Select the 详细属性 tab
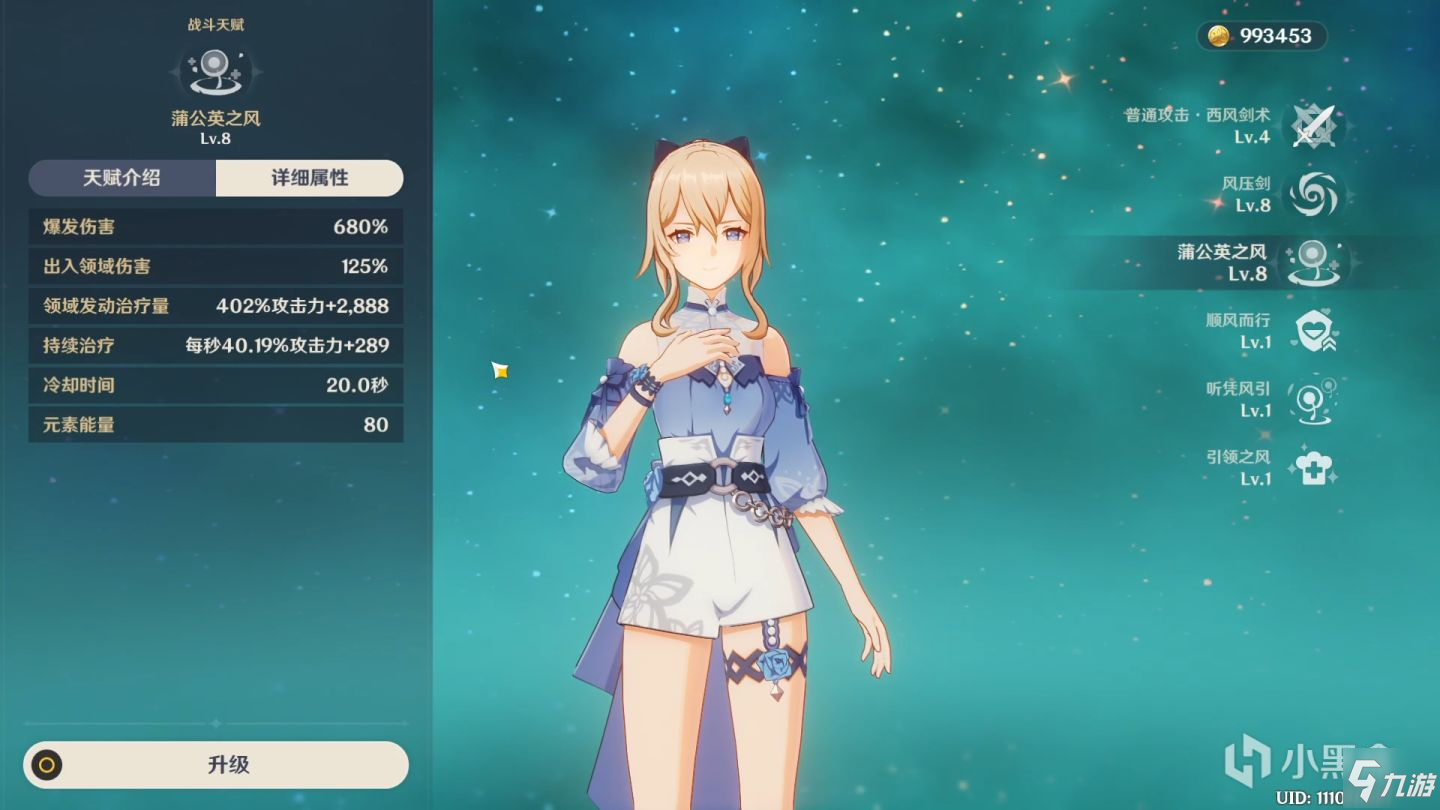The image size is (1440, 810). [x=310, y=178]
